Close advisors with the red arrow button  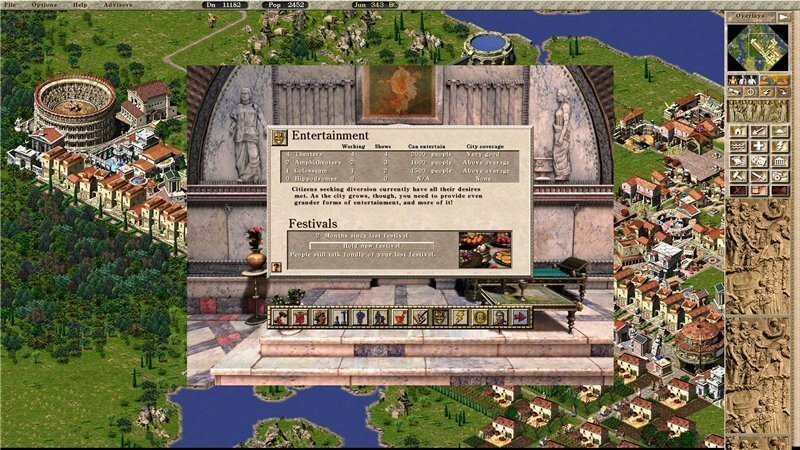click(520, 318)
